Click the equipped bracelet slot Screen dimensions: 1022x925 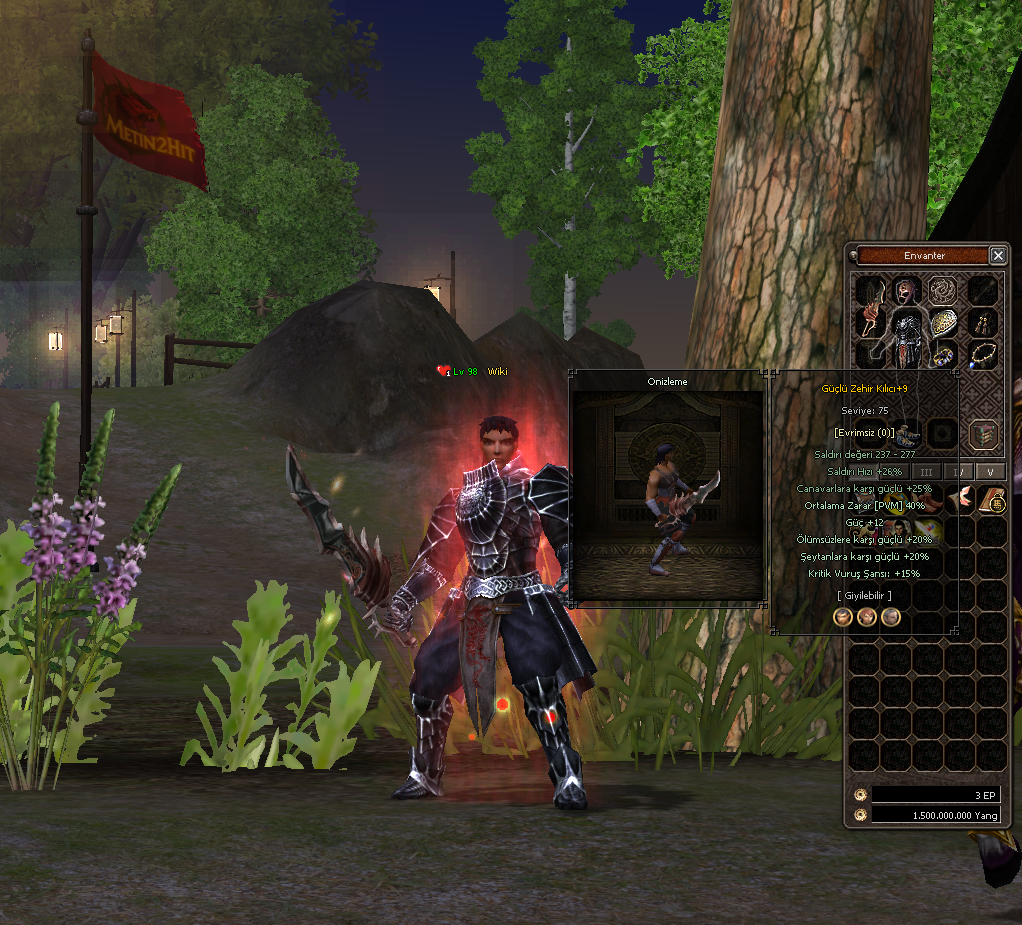coord(944,354)
